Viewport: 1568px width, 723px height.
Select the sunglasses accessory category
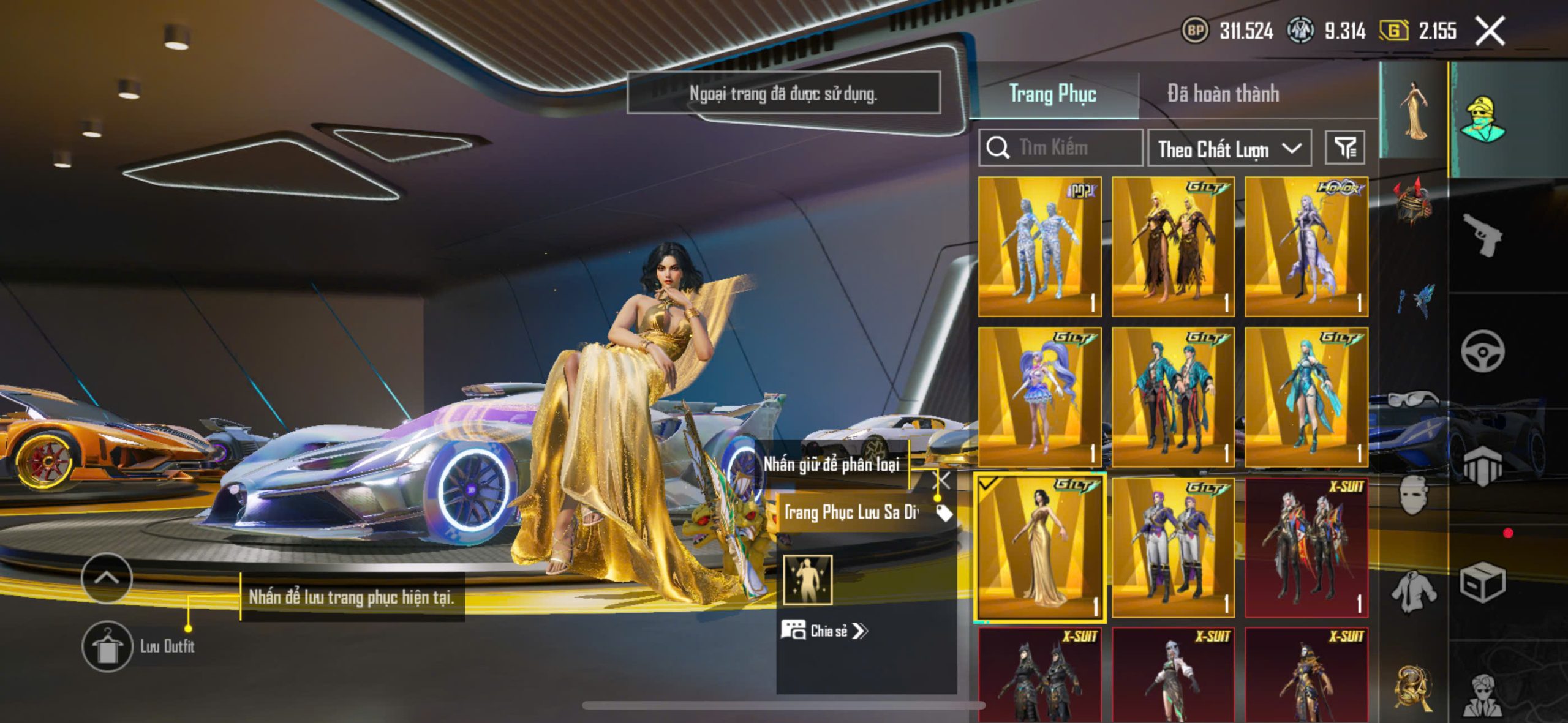click(x=1413, y=399)
